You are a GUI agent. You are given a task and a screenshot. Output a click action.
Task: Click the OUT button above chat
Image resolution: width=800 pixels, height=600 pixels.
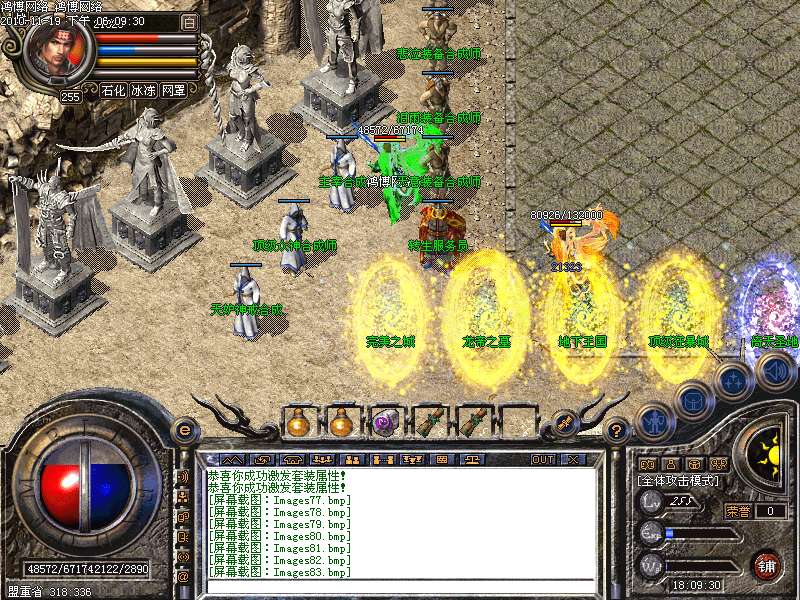point(543,459)
